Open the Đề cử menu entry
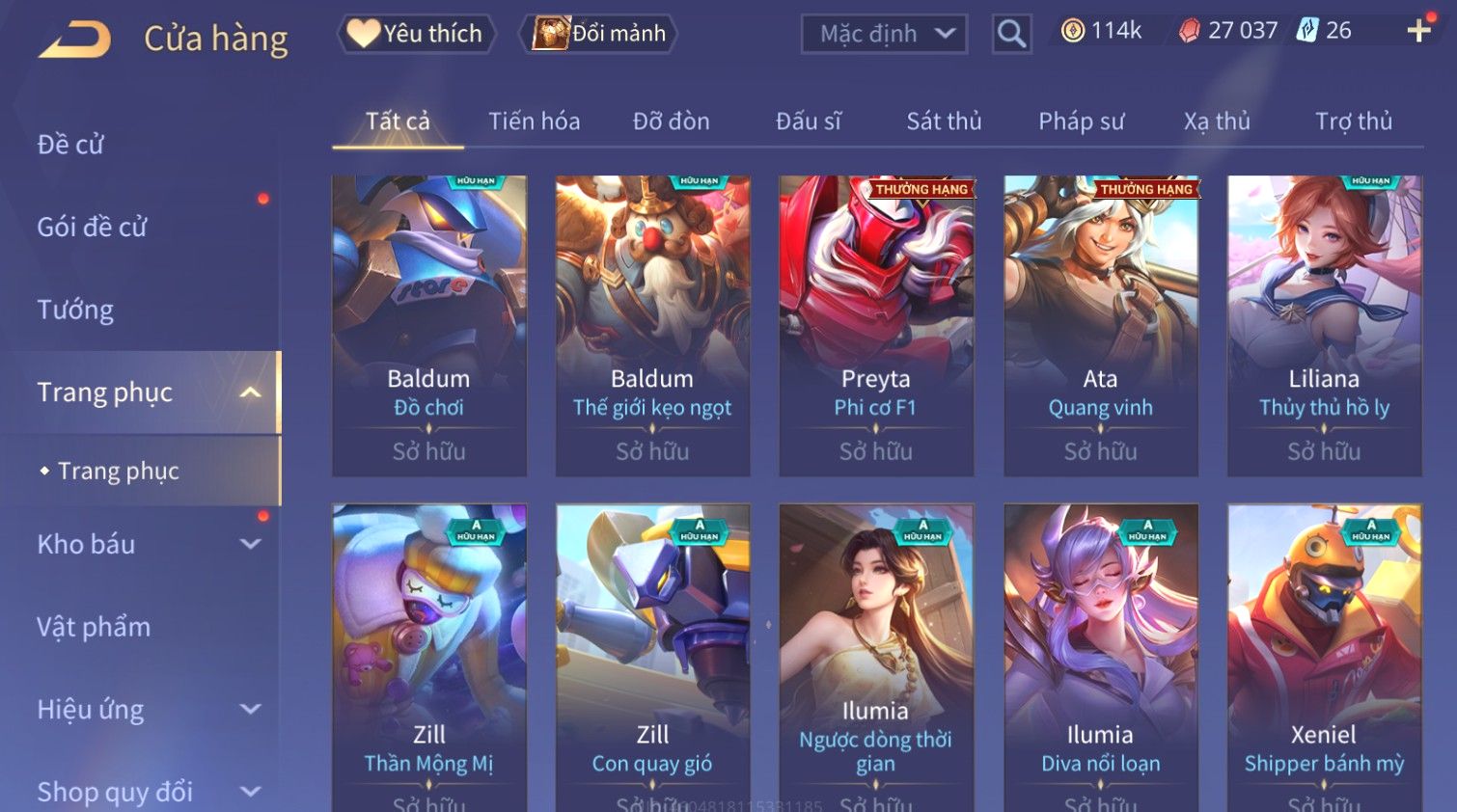 point(70,145)
